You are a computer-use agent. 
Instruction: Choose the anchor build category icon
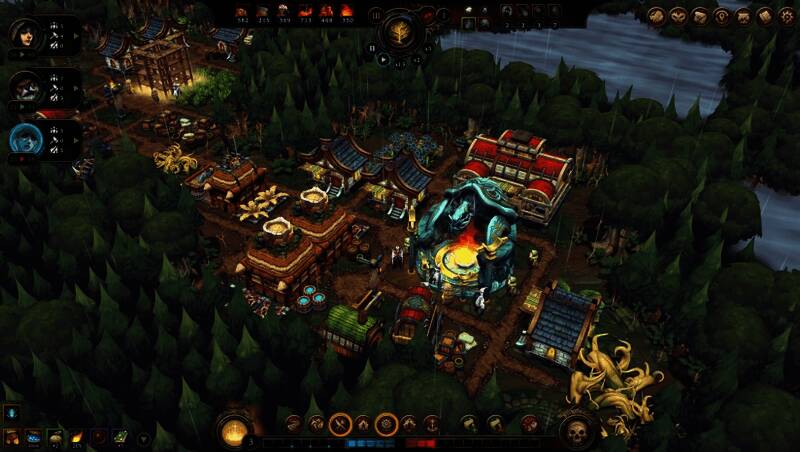pos(432,424)
